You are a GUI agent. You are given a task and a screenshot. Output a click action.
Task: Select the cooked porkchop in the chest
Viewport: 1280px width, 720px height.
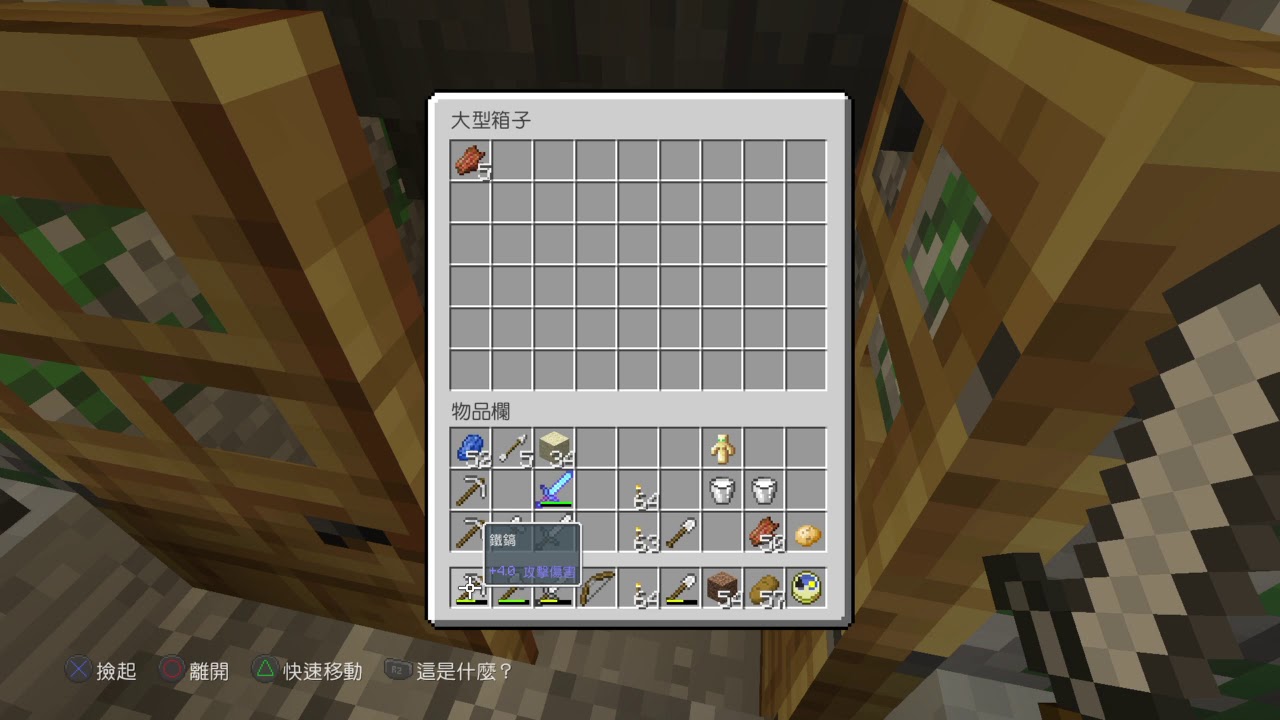(470, 160)
